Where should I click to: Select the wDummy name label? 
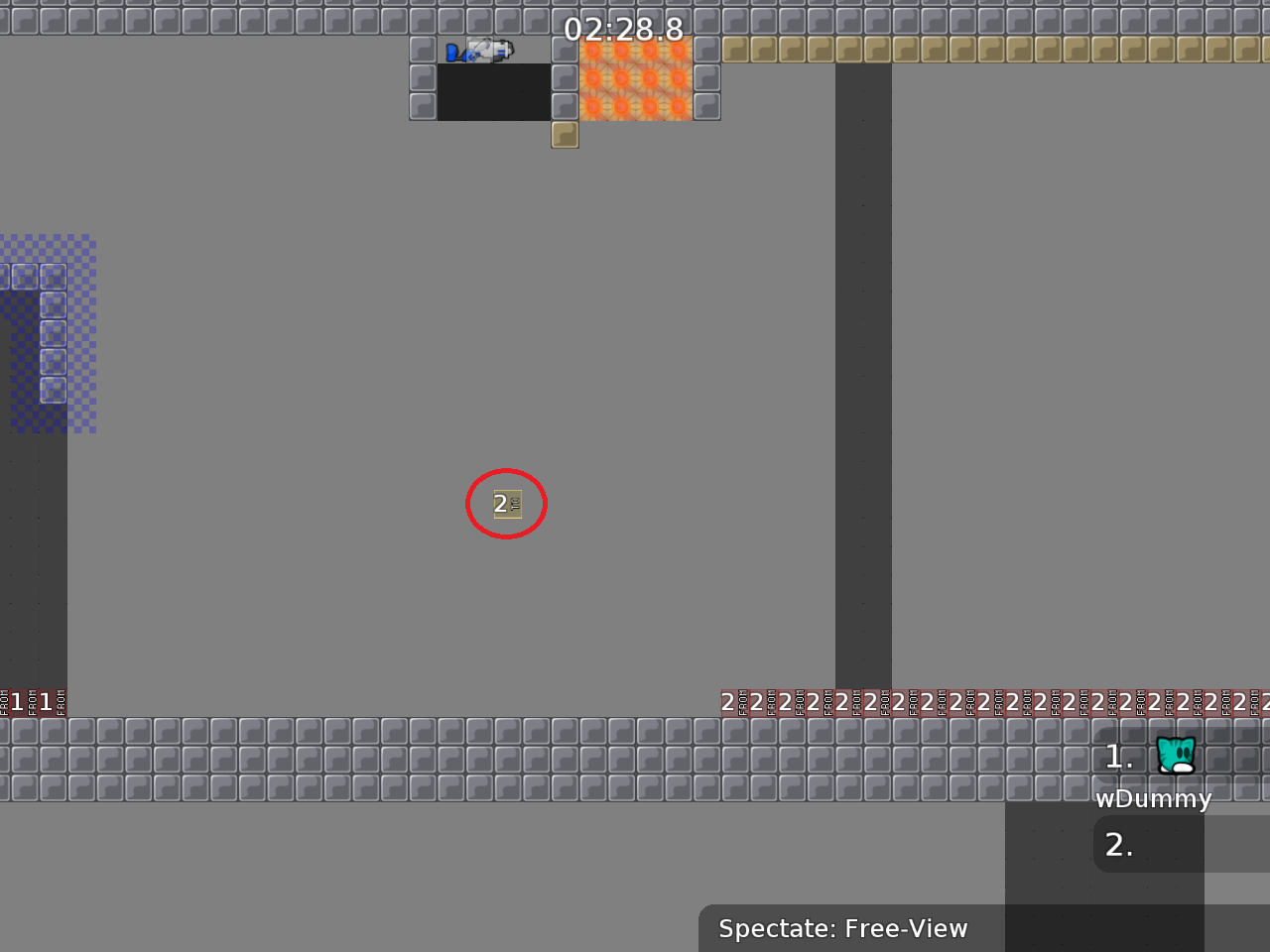point(1153,798)
